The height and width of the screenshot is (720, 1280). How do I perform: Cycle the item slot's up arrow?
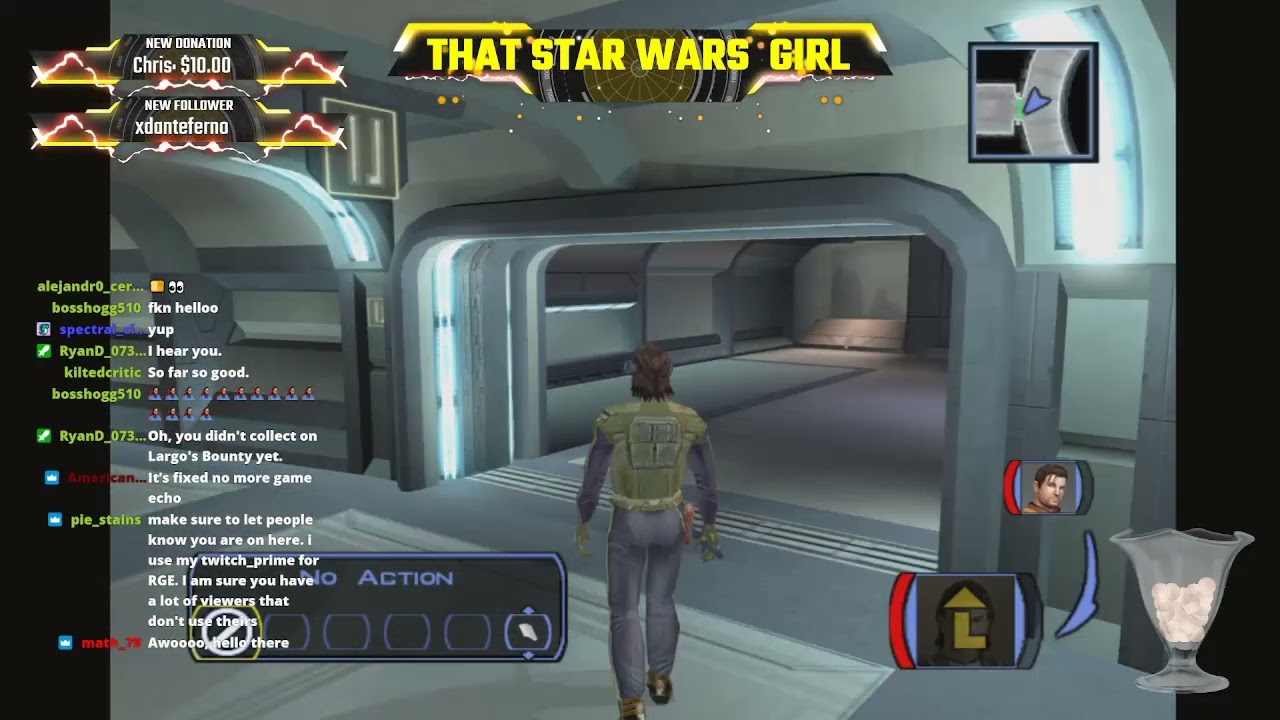[528, 610]
